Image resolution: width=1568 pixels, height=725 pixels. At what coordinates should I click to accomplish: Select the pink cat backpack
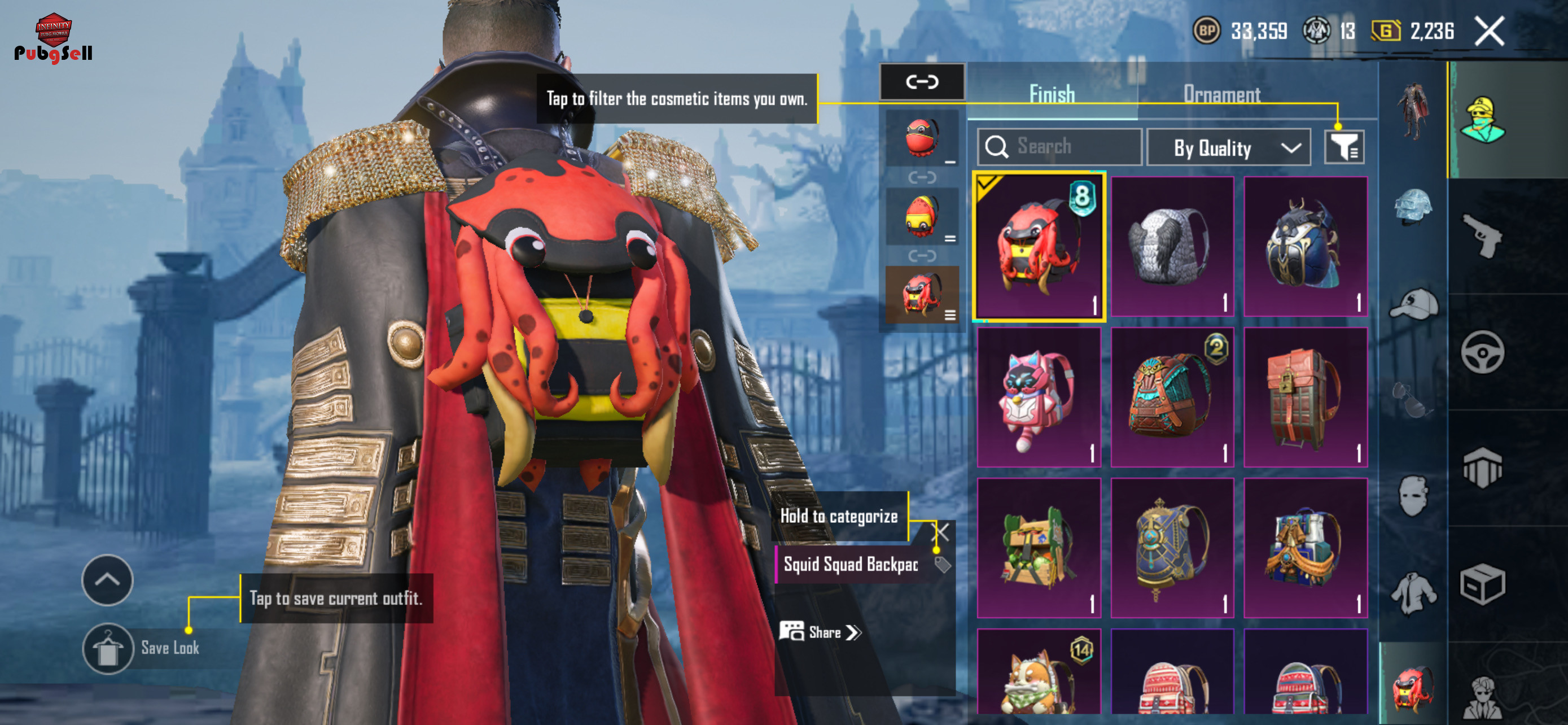pos(1039,397)
